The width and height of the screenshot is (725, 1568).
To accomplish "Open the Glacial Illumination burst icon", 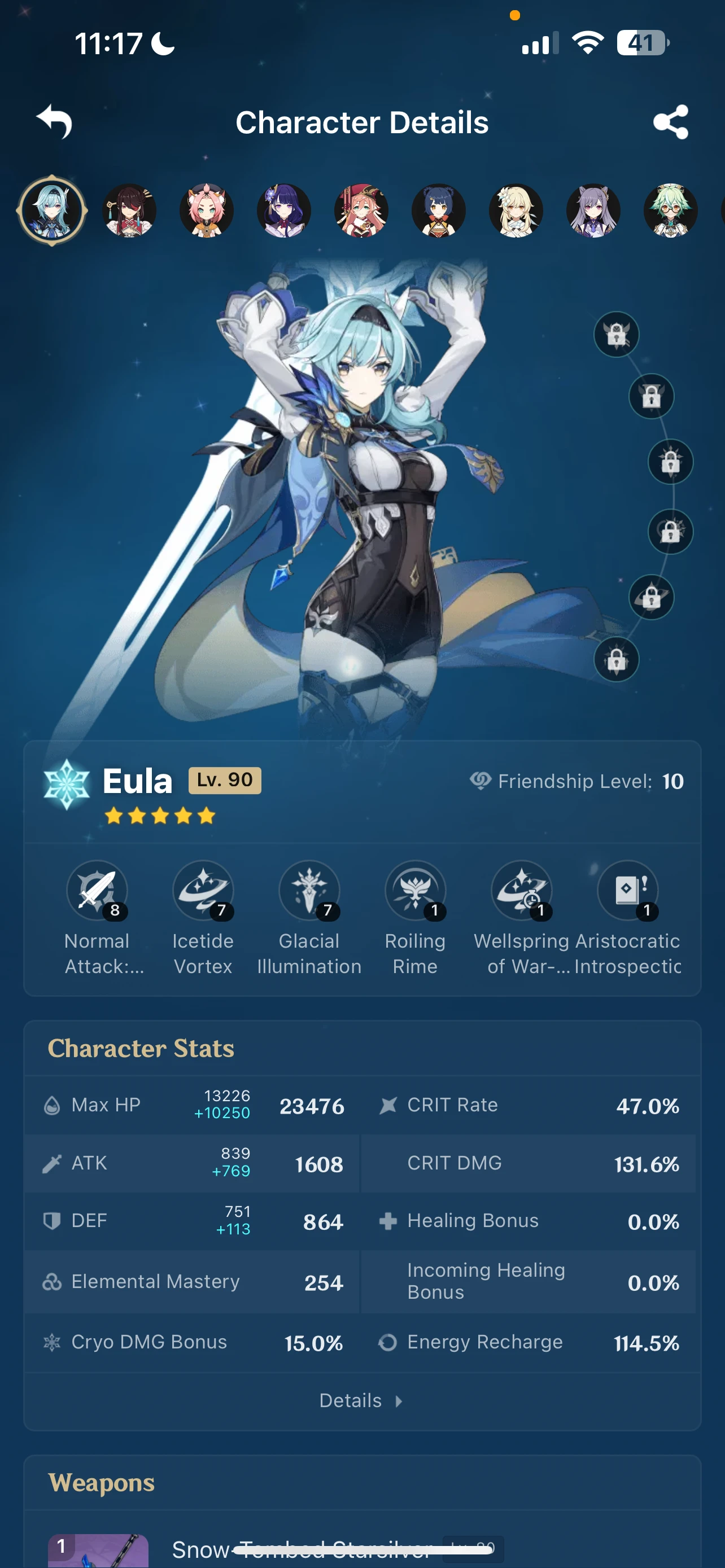I will [309, 891].
